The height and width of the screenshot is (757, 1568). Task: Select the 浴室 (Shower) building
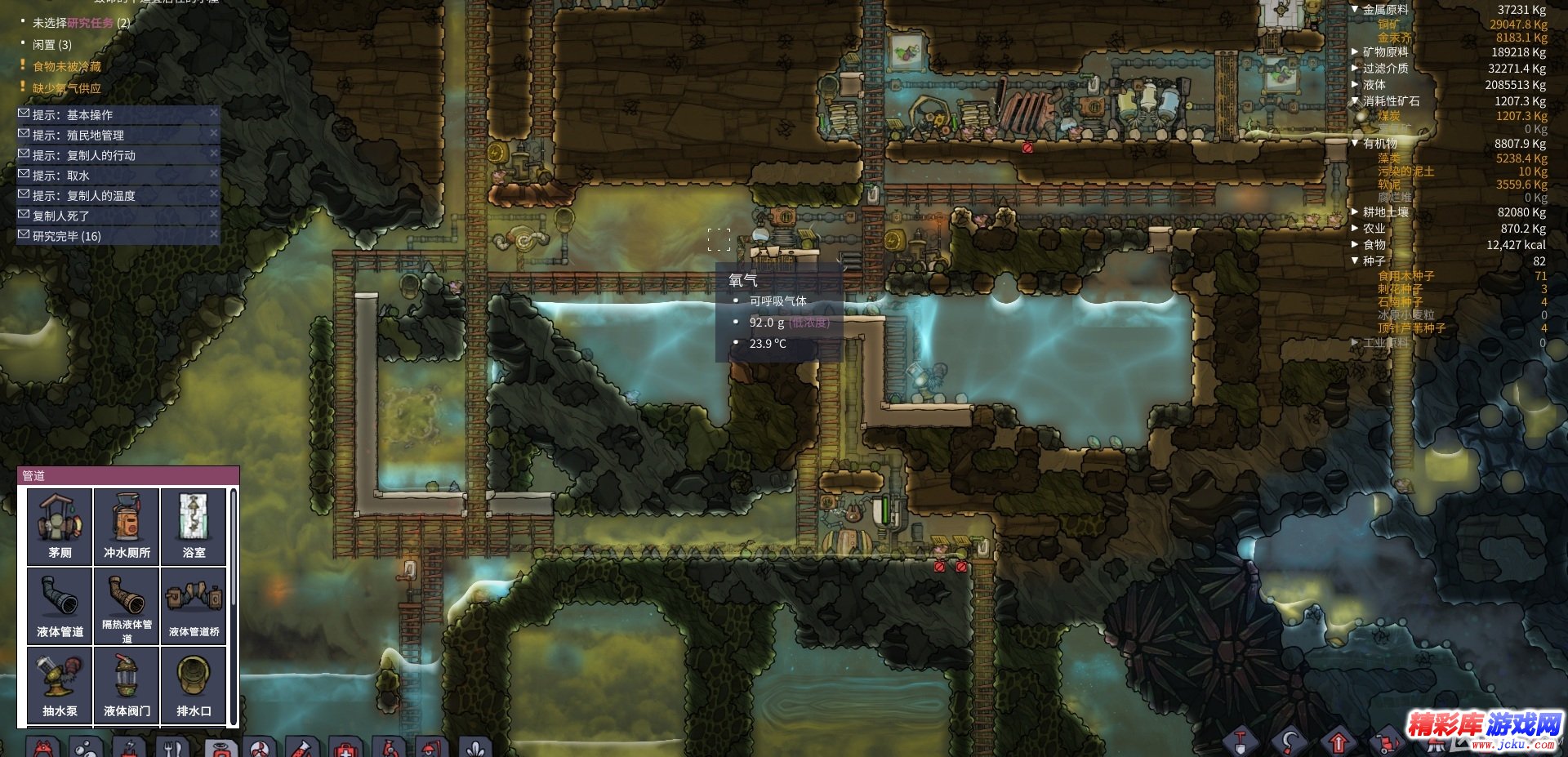pos(194,525)
